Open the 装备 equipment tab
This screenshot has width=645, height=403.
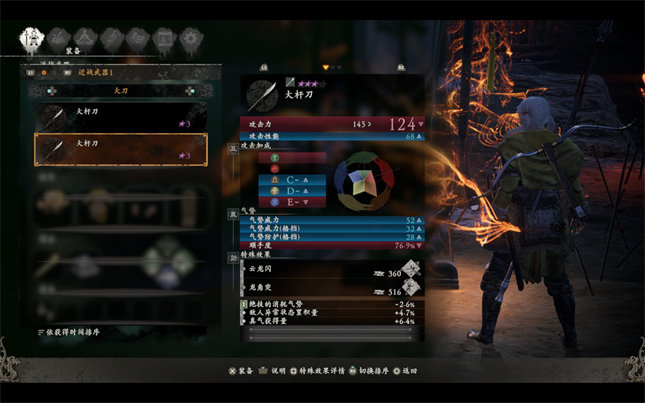click(31, 40)
